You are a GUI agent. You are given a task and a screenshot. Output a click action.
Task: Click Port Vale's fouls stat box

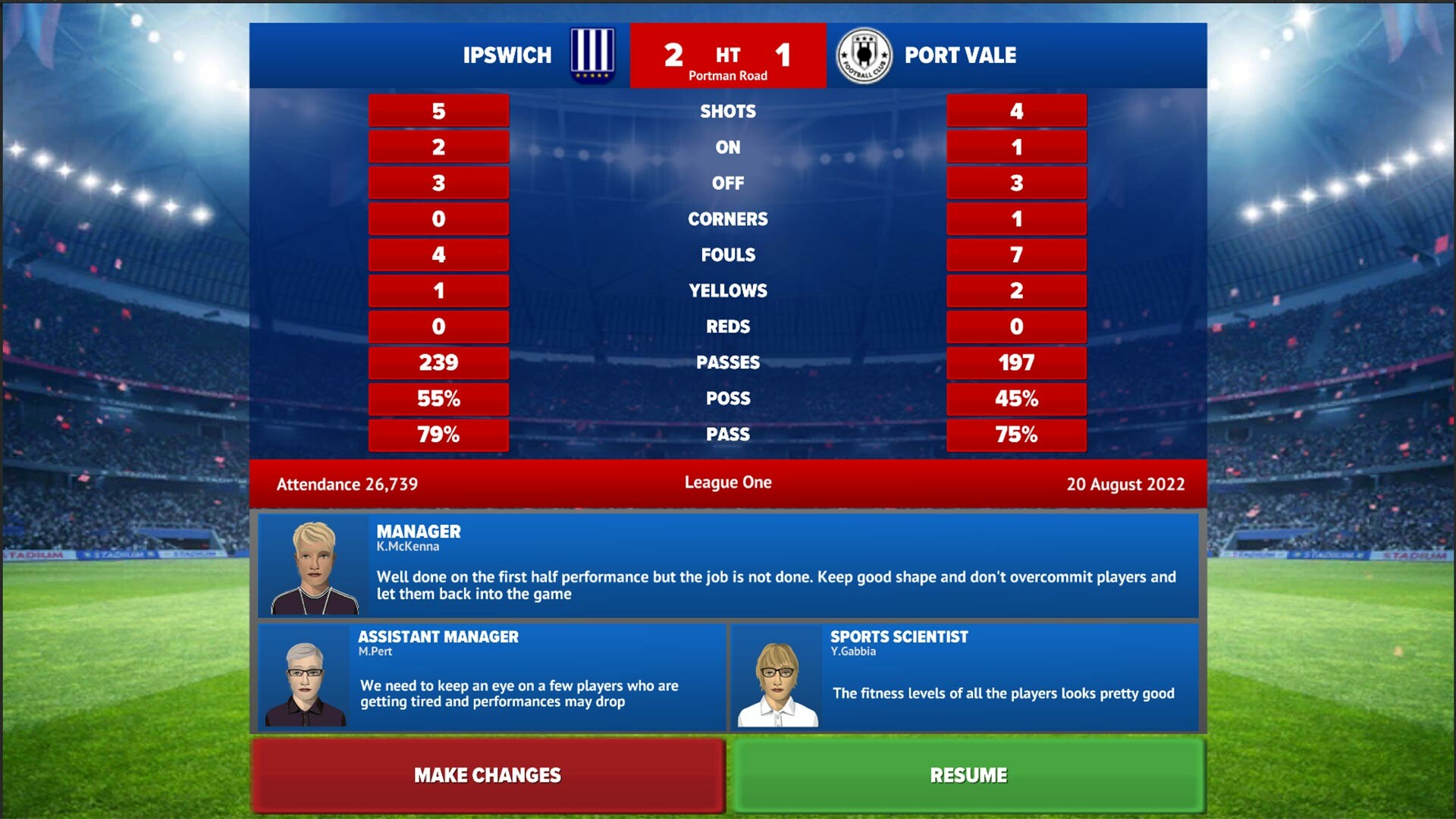[1016, 255]
